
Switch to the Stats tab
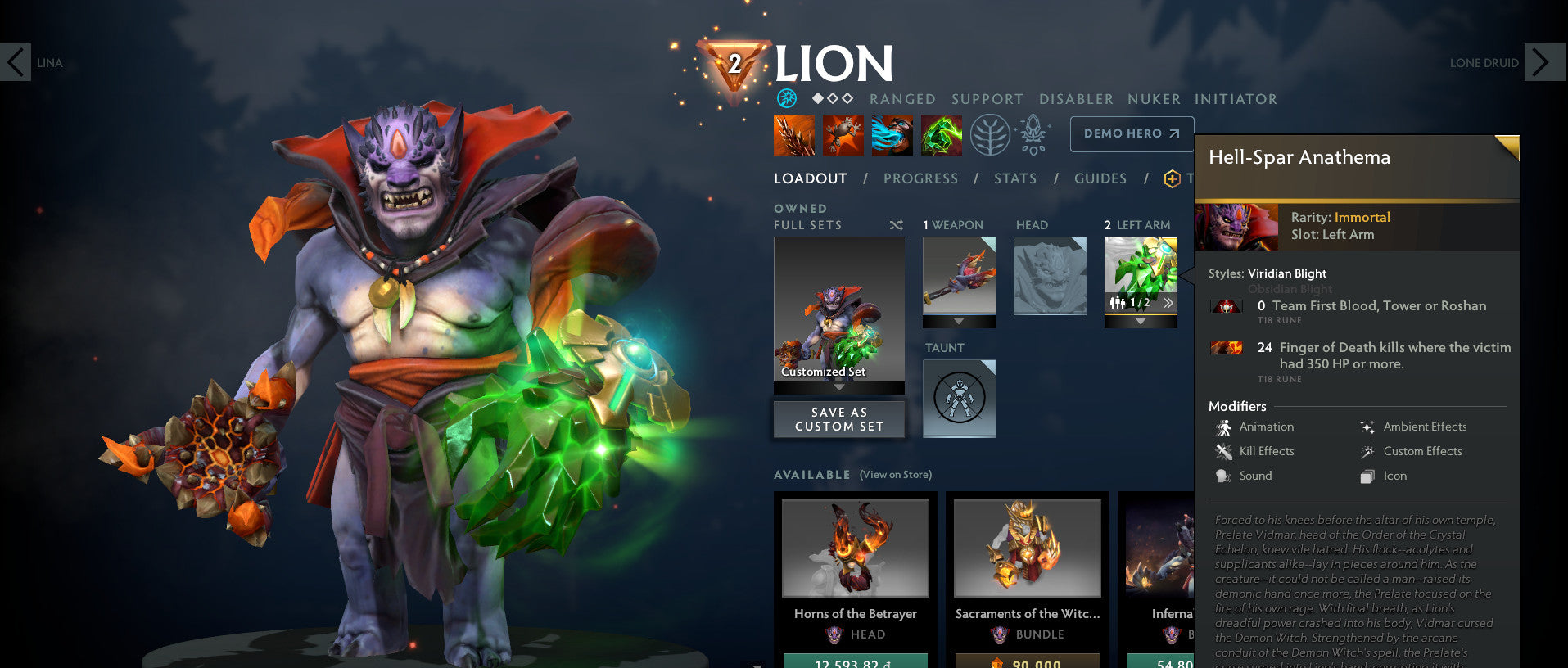pyautogui.click(x=1014, y=178)
